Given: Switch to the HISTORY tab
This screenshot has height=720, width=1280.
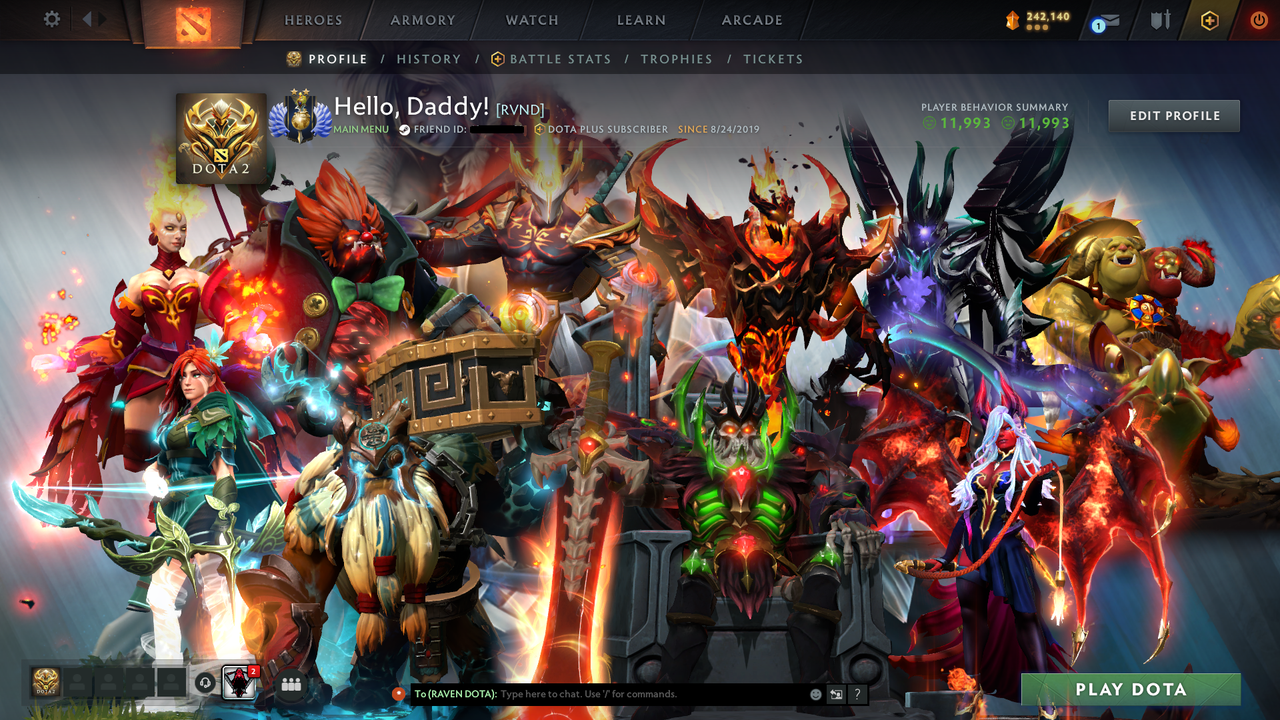Looking at the screenshot, I should pos(429,59).
